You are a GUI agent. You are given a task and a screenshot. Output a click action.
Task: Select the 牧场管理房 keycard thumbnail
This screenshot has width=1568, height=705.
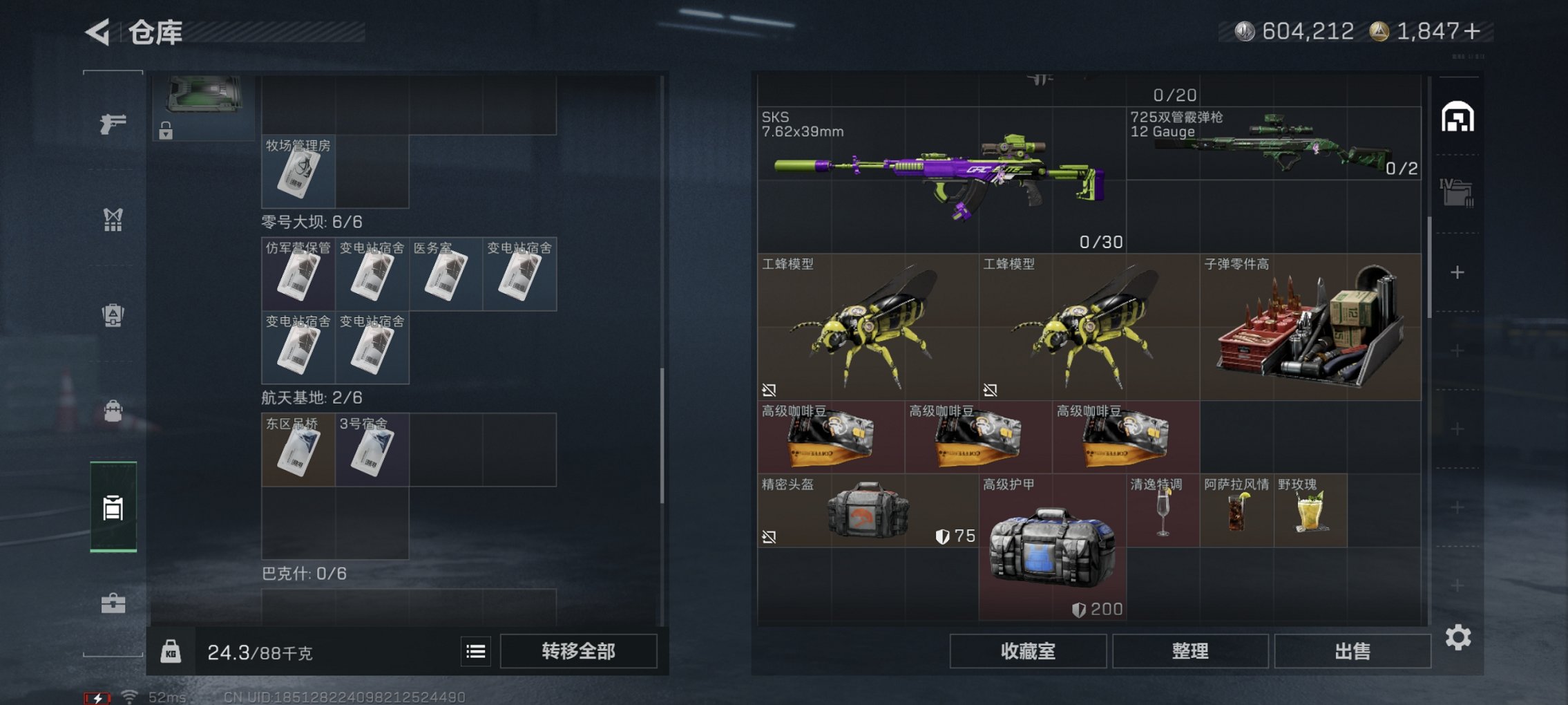297,171
